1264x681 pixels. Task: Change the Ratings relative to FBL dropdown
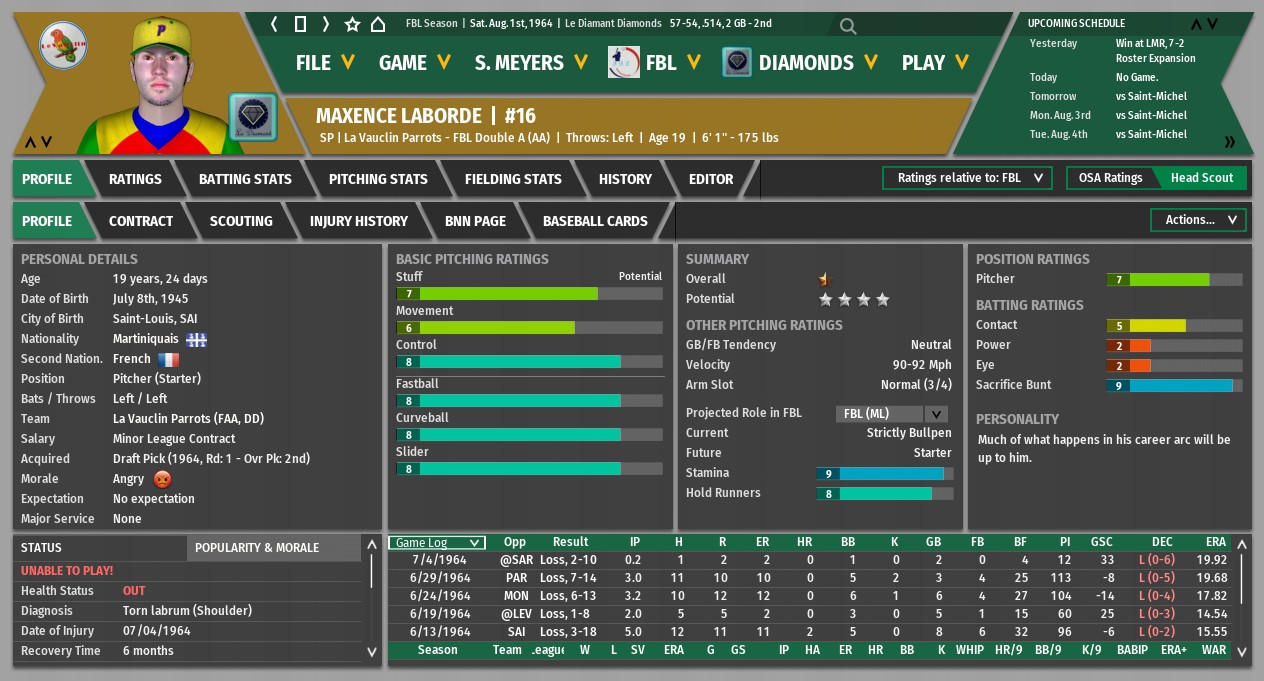(x=967, y=178)
